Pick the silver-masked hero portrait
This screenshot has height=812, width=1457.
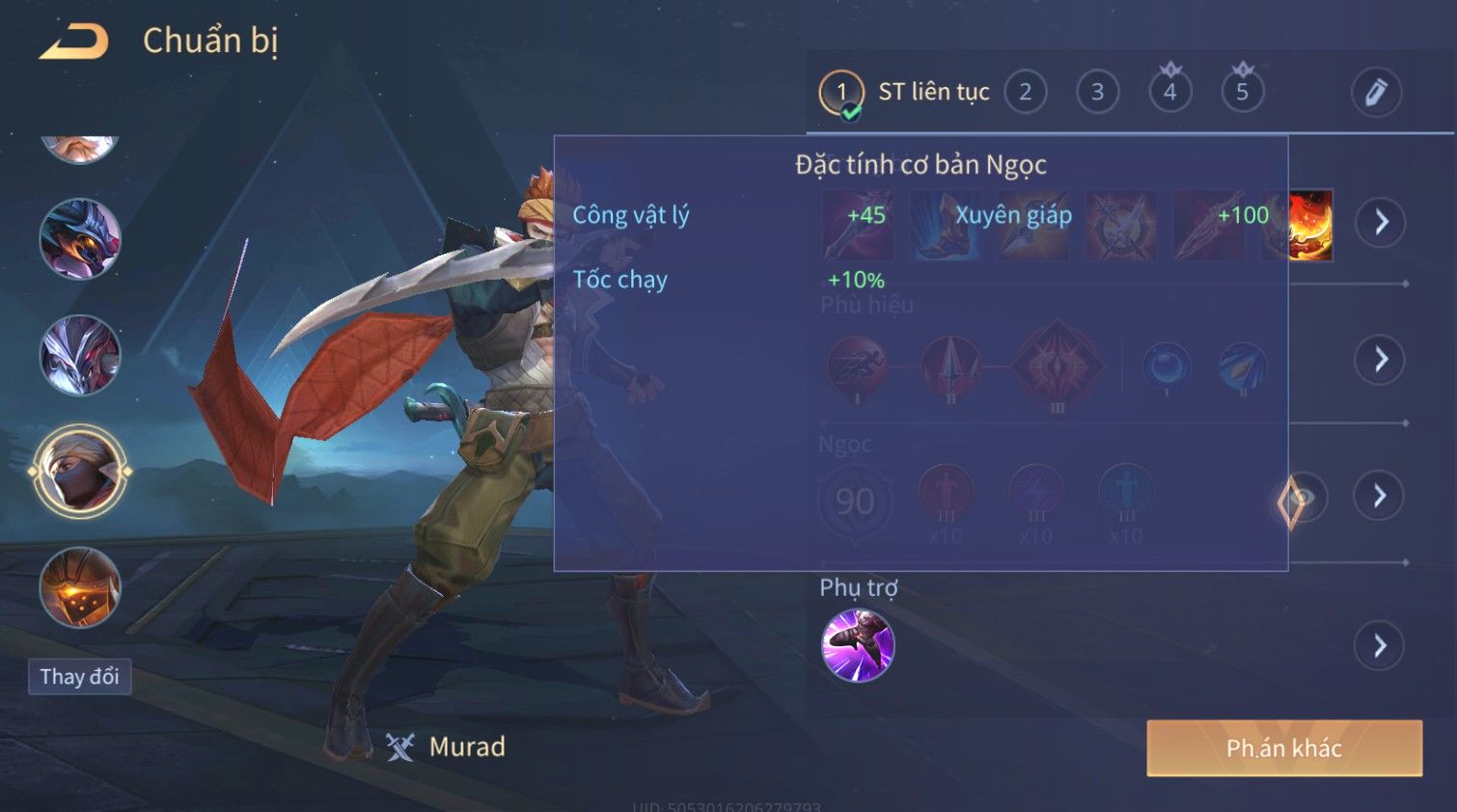(x=79, y=355)
